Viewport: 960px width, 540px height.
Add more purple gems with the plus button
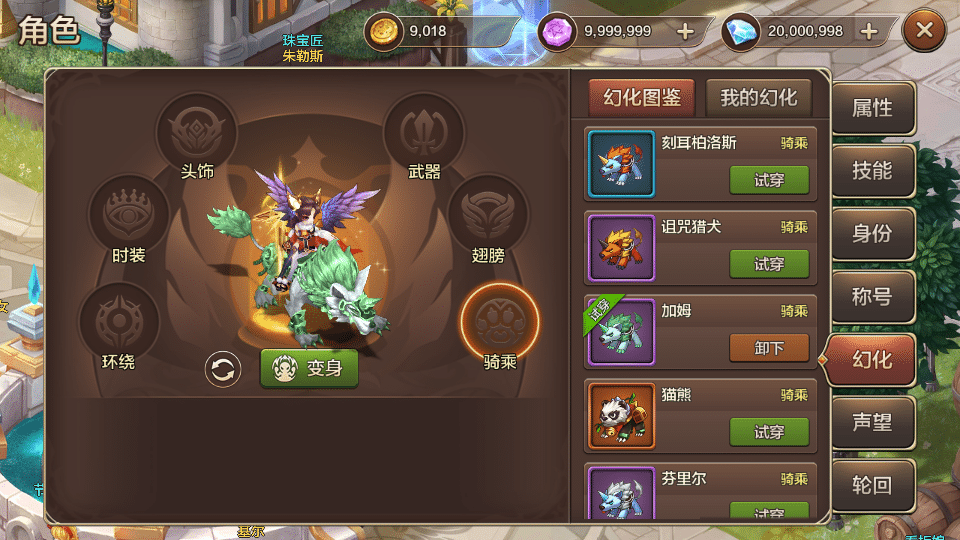pyautogui.click(x=685, y=31)
